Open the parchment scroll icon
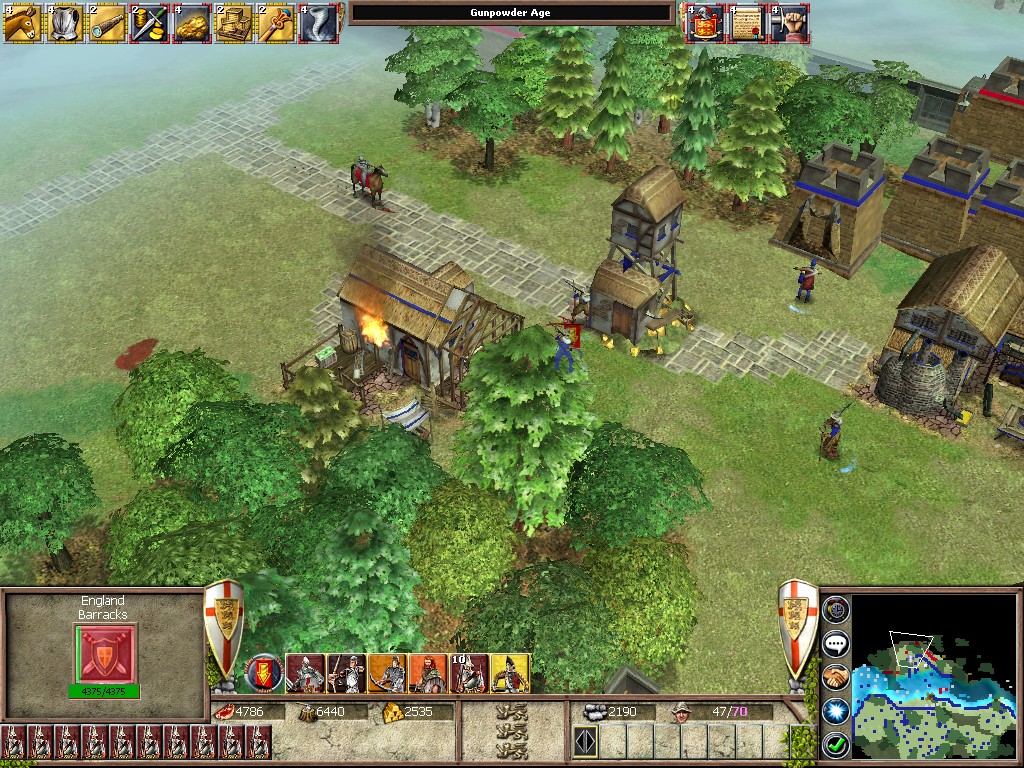1024x768 pixels. point(746,23)
